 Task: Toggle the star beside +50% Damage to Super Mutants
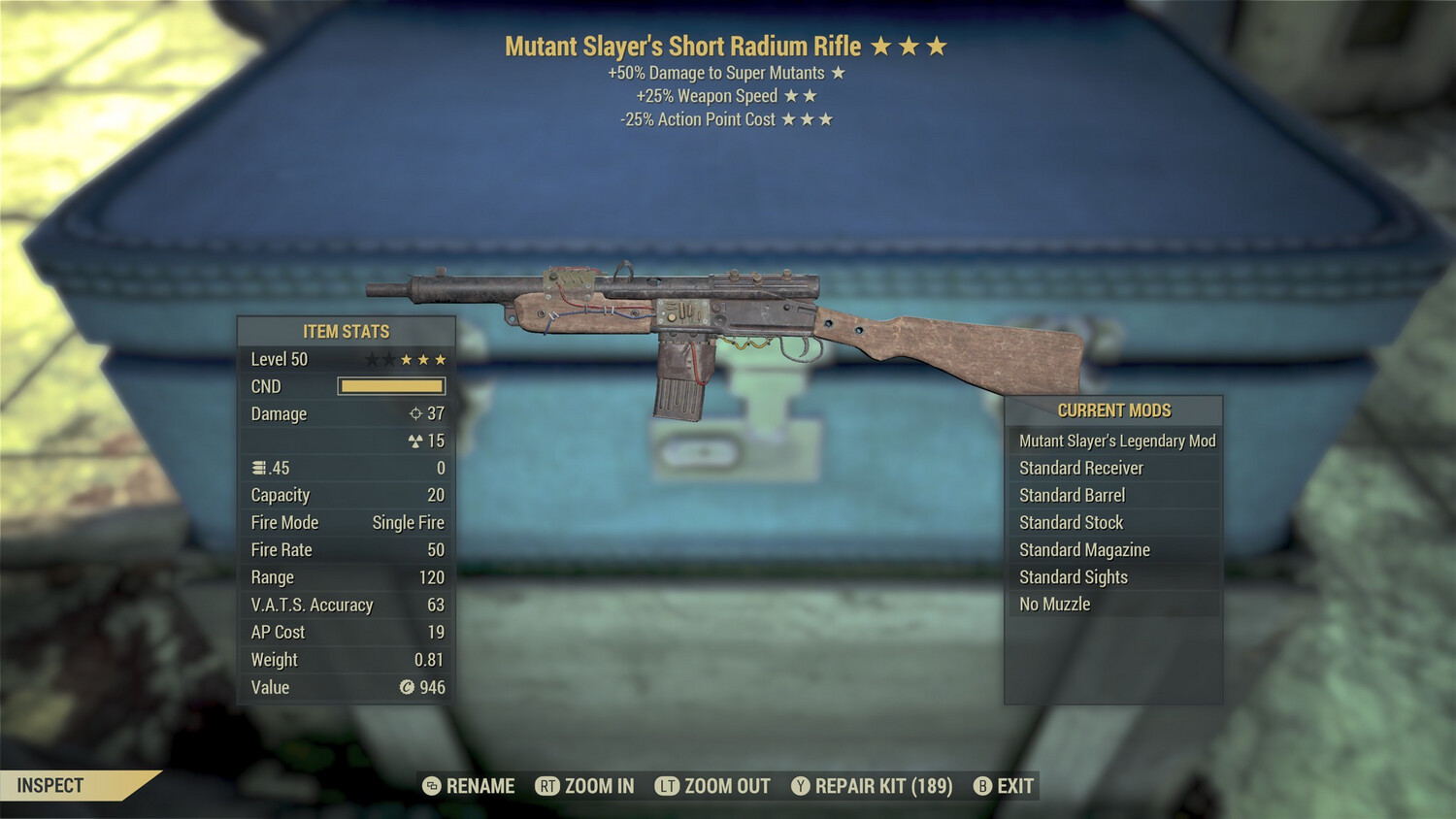tap(837, 72)
